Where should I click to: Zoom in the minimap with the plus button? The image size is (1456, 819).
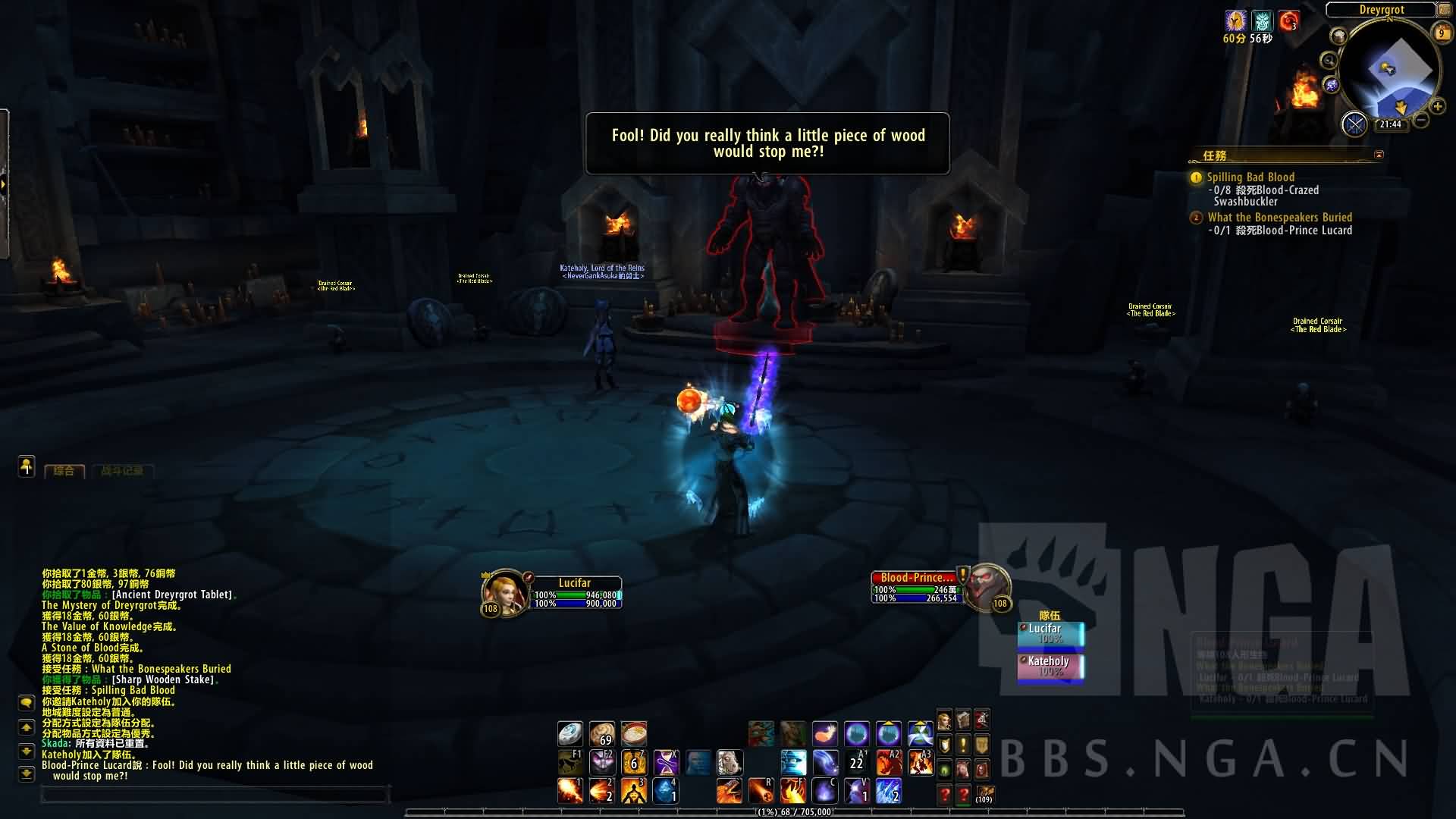click(1437, 106)
